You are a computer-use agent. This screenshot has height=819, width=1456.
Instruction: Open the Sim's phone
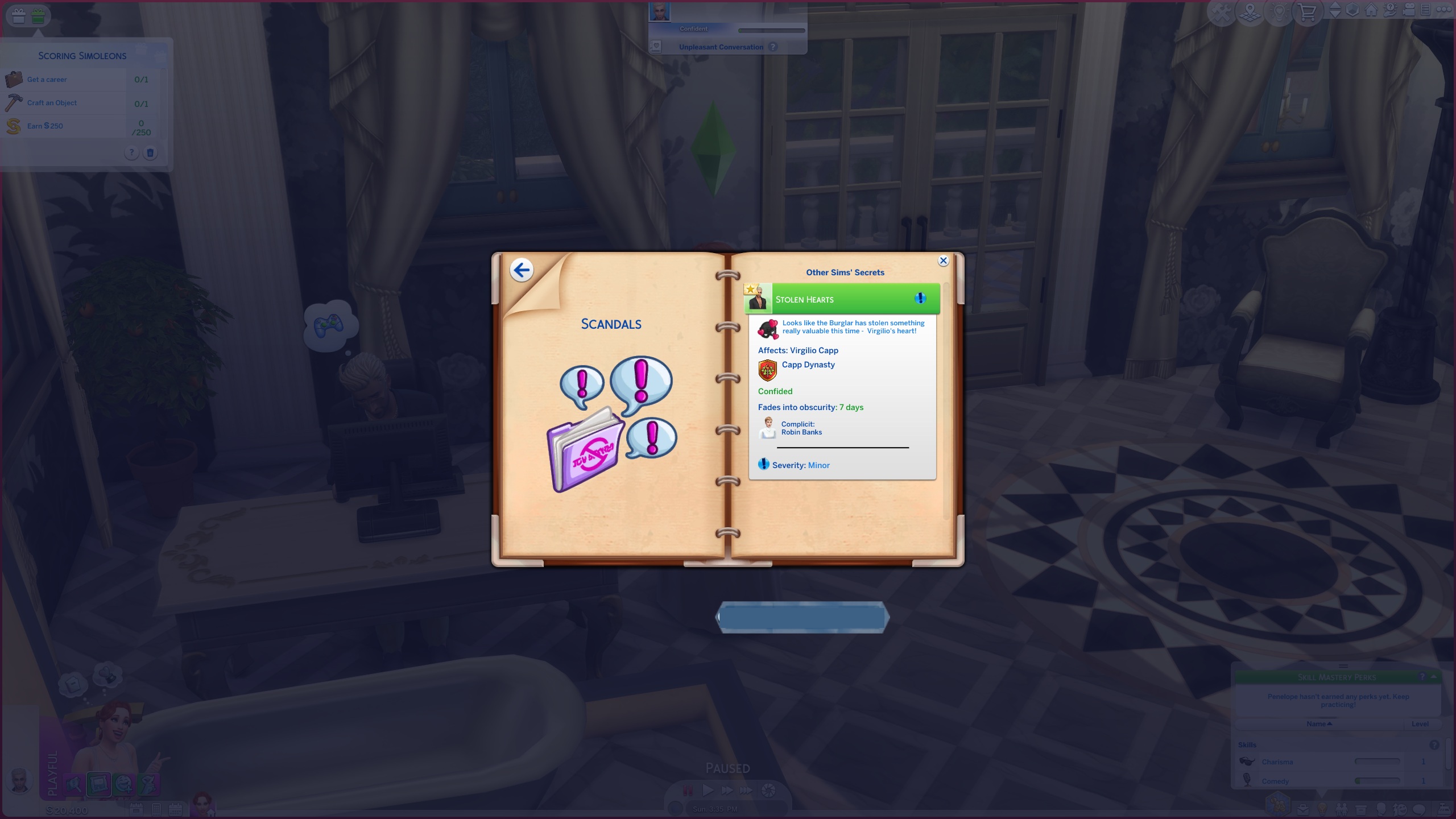156,809
